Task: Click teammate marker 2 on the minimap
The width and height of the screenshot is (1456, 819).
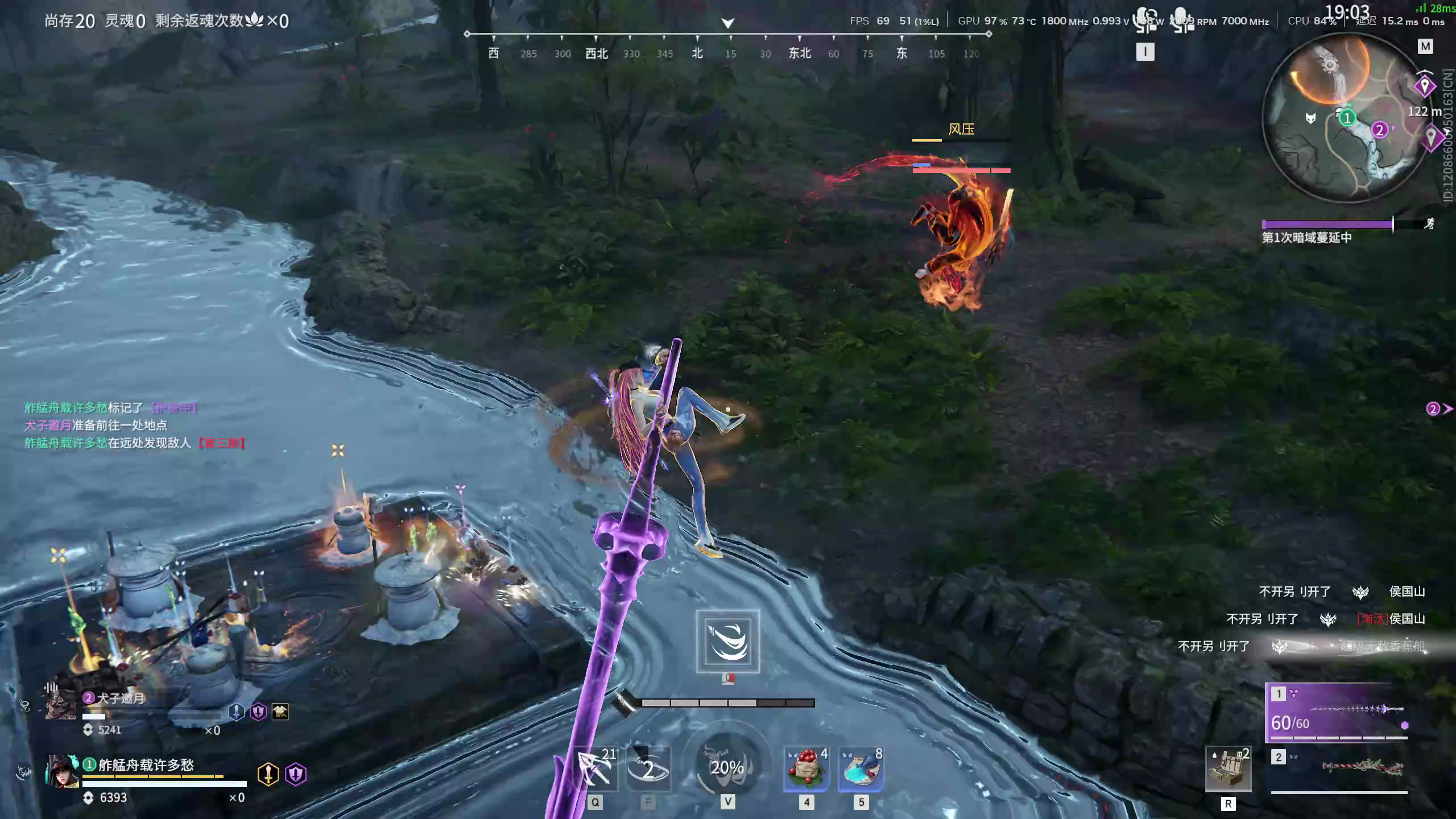Action: 1379,130
